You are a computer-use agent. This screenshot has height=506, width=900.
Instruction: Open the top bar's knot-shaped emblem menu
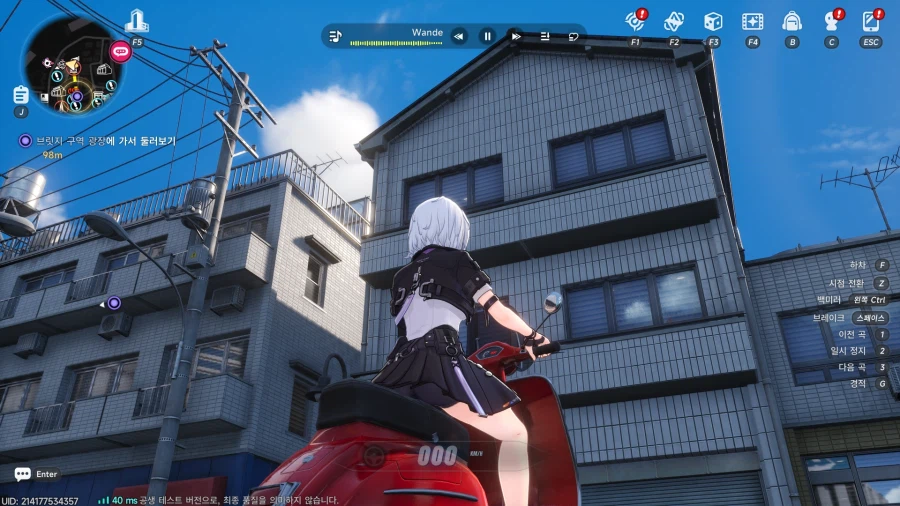pos(674,21)
